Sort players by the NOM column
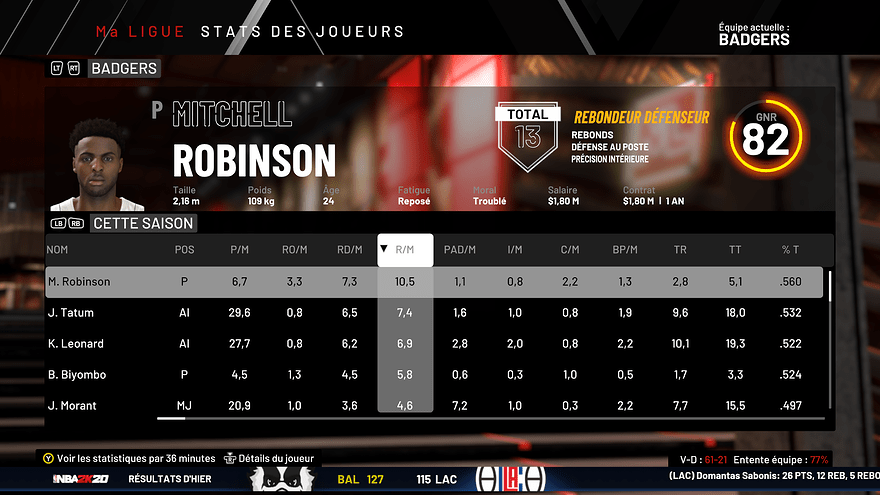Screen dimensions: 880x495 click(x=57, y=250)
